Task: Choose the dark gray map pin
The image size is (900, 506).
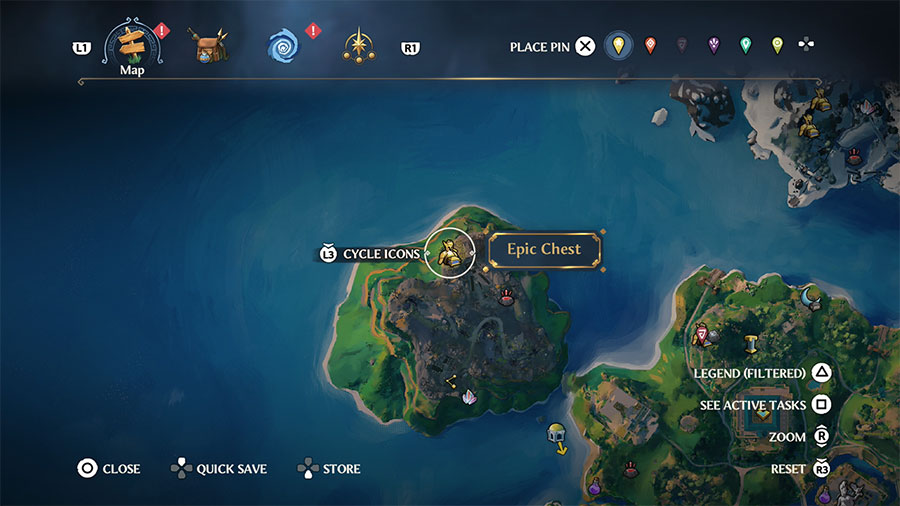Action: coord(682,45)
